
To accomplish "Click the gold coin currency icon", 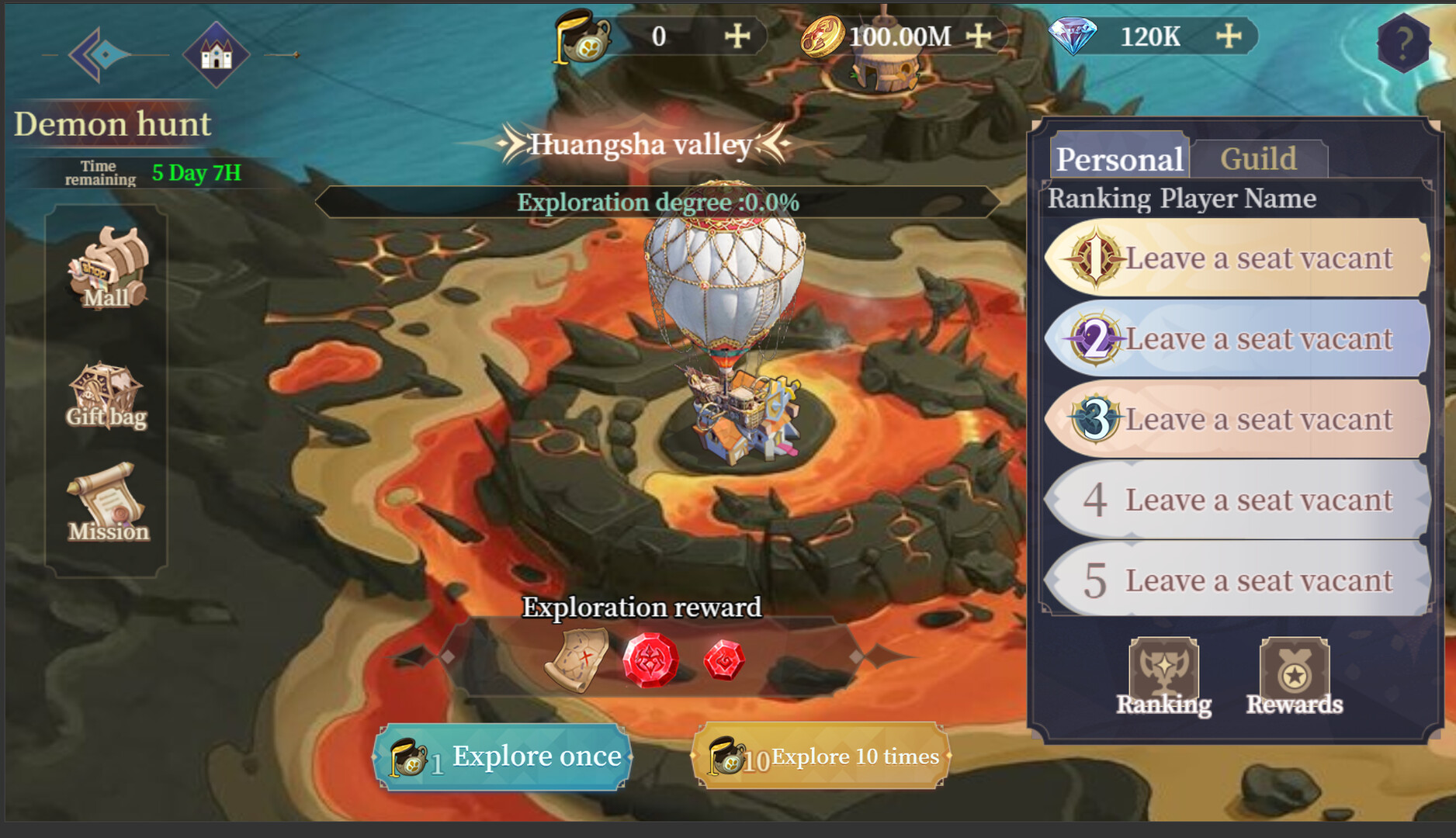I will (825, 35).
